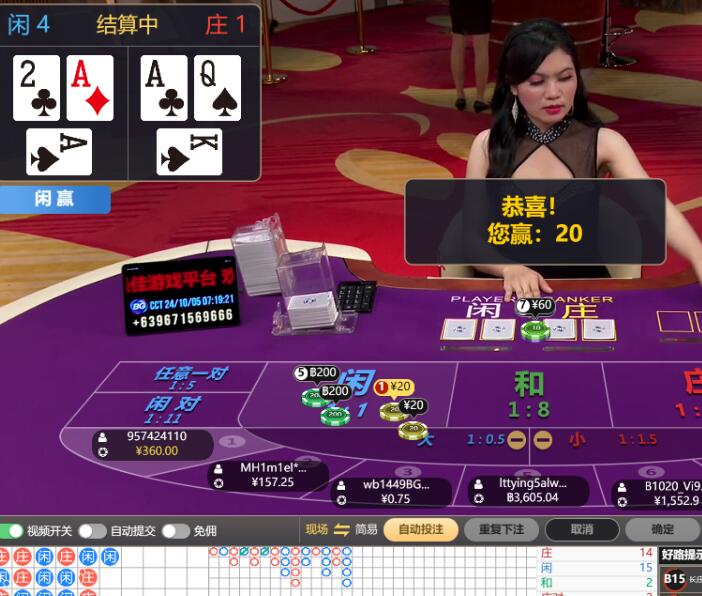Confirm the bet with 确定
Screen dimensions: 702x596
click(662, 530)
